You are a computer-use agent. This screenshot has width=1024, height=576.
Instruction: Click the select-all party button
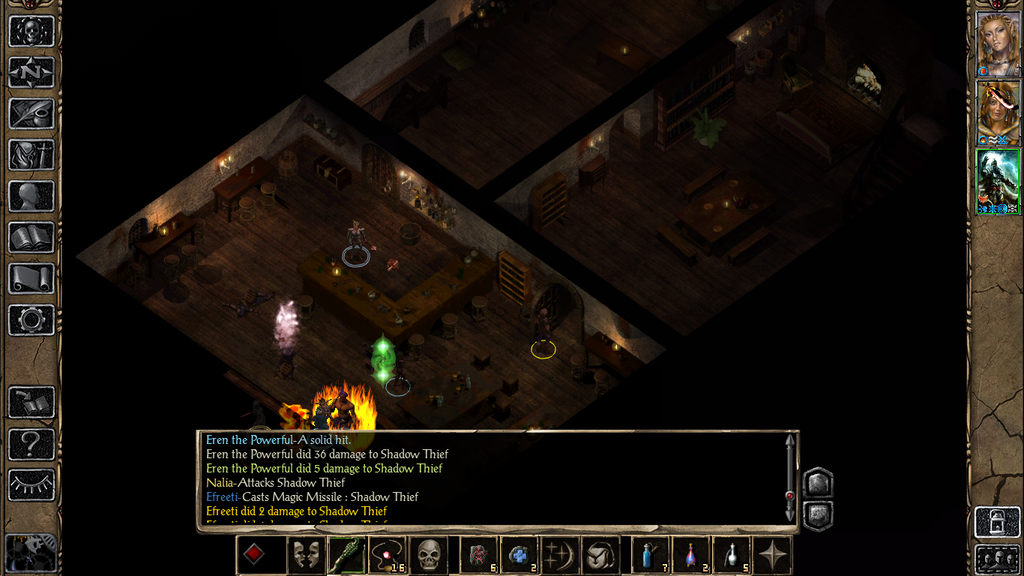[x=997, y=558]
